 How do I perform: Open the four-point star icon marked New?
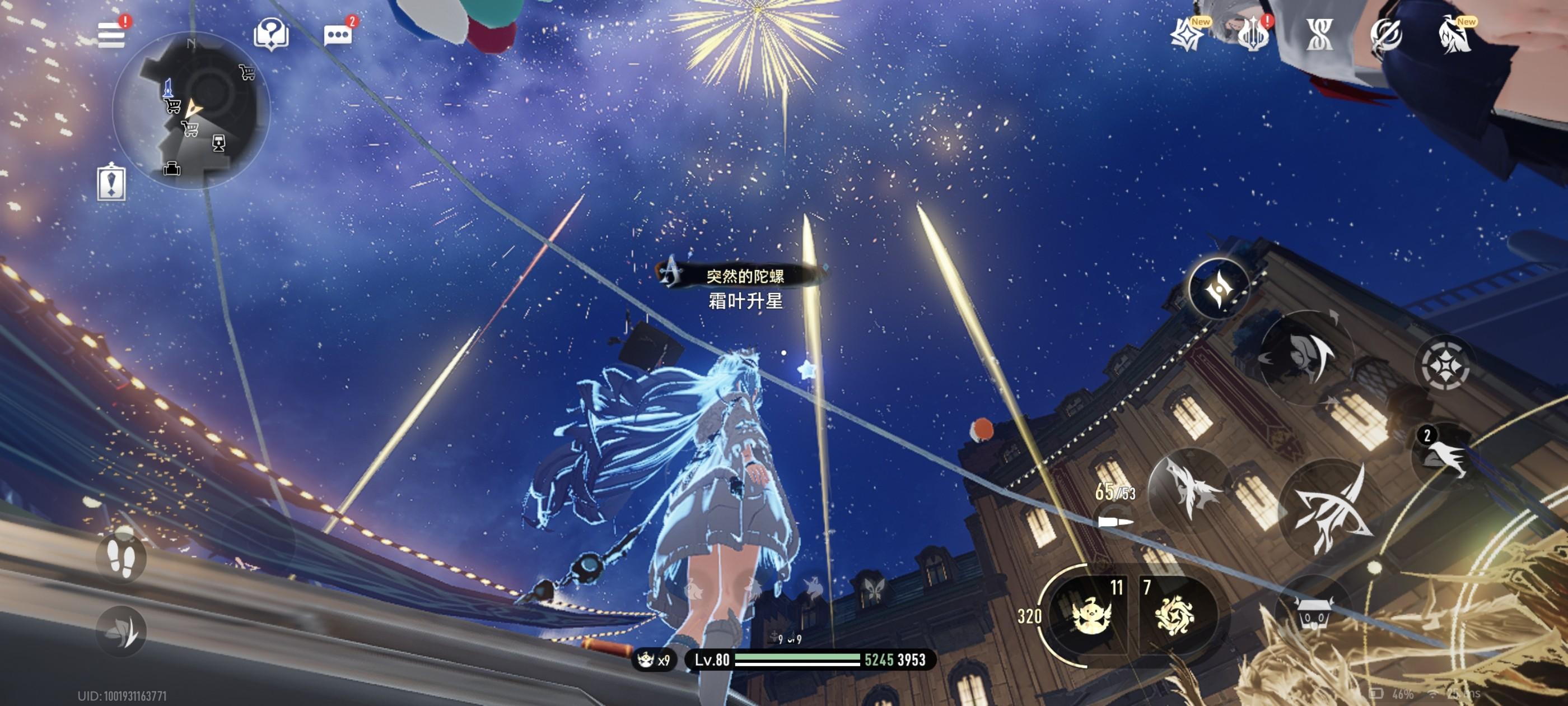(x=1186, y=34)
